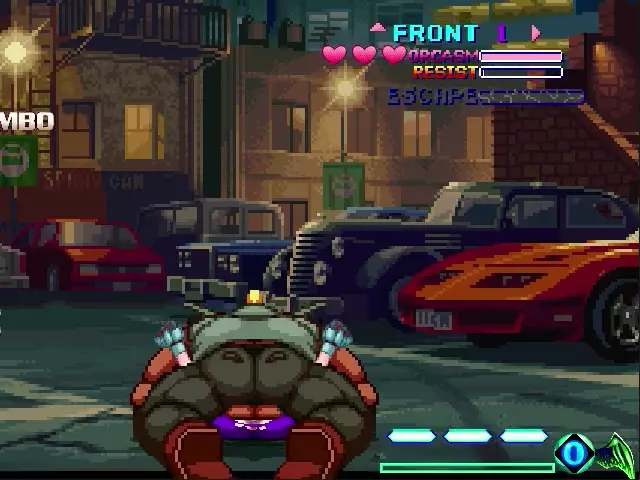Select the FRONT position label
The width and height of the screenshot is (640, 480).
click(435, 33)
